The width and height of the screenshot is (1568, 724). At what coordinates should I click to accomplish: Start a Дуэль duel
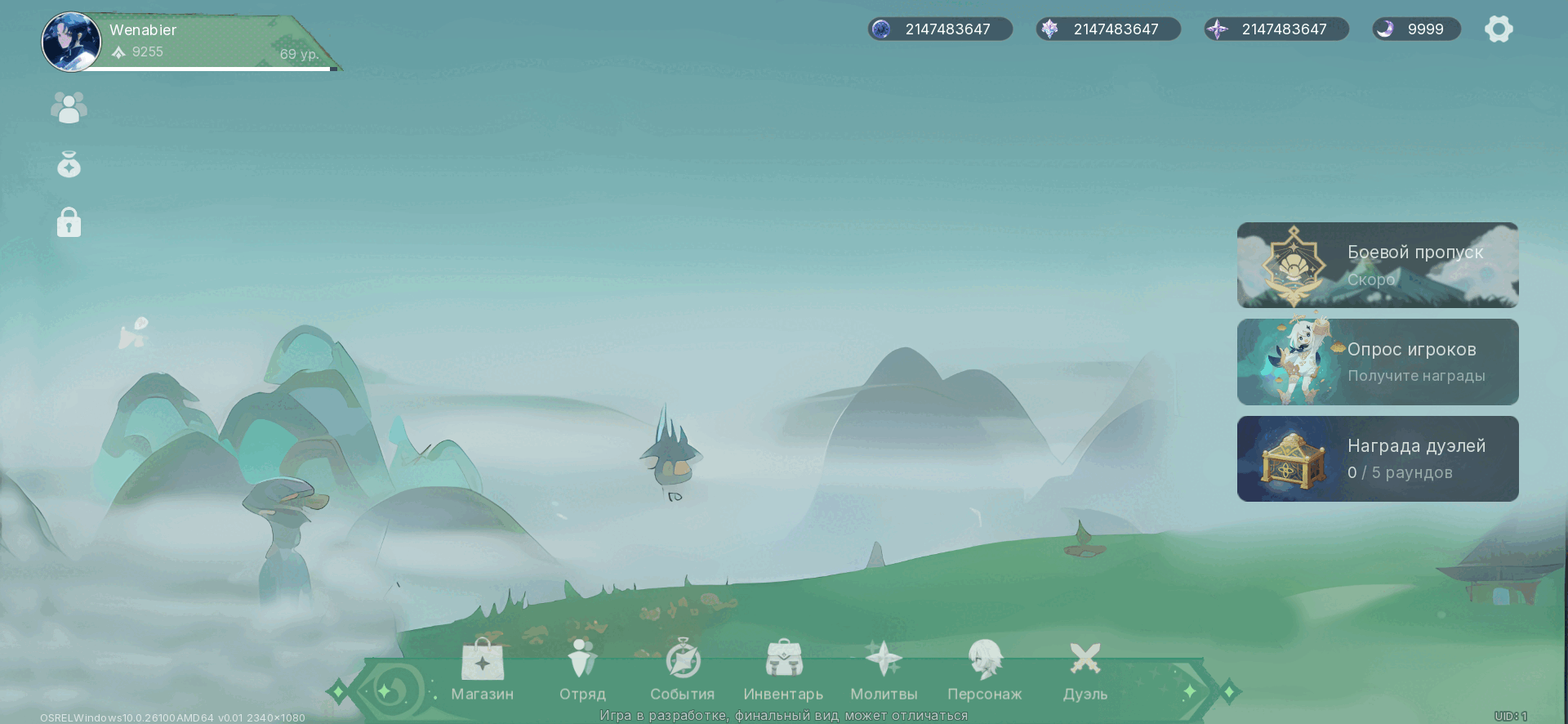[1085, 670]
